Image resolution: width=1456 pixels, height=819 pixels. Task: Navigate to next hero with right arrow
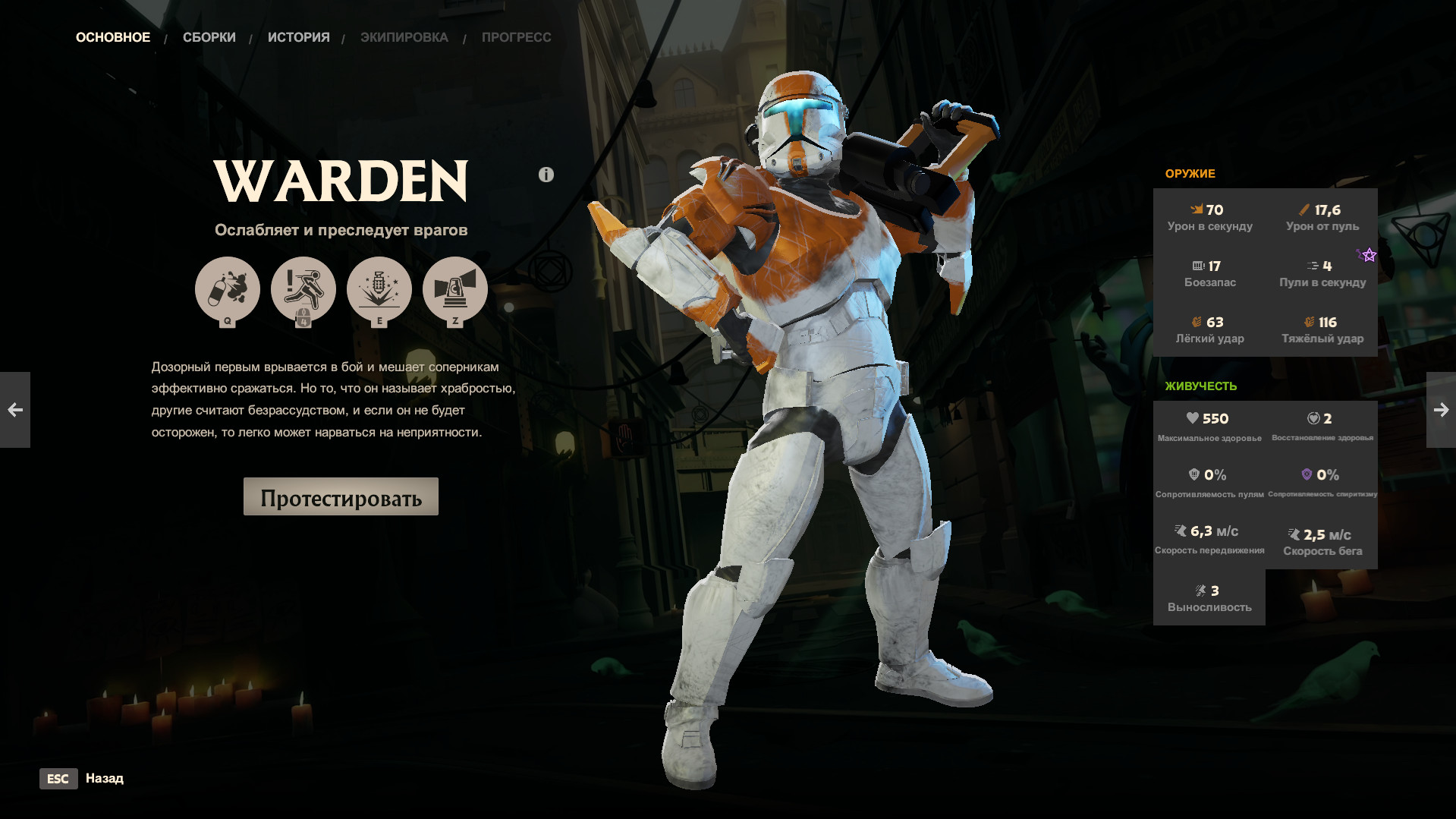coord(1440,410)
